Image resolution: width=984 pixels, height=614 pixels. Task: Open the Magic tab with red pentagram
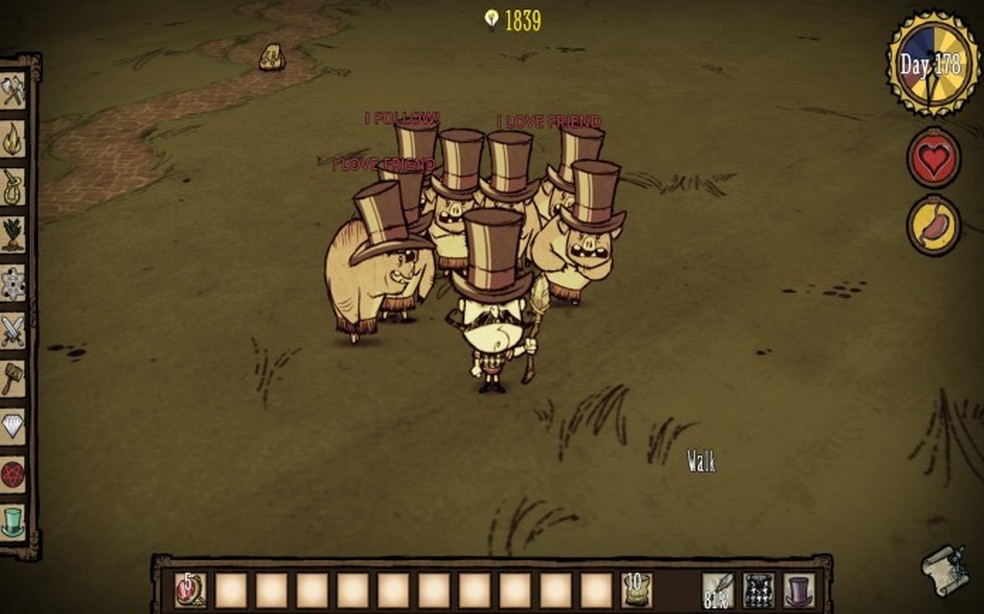pos(13,473)
